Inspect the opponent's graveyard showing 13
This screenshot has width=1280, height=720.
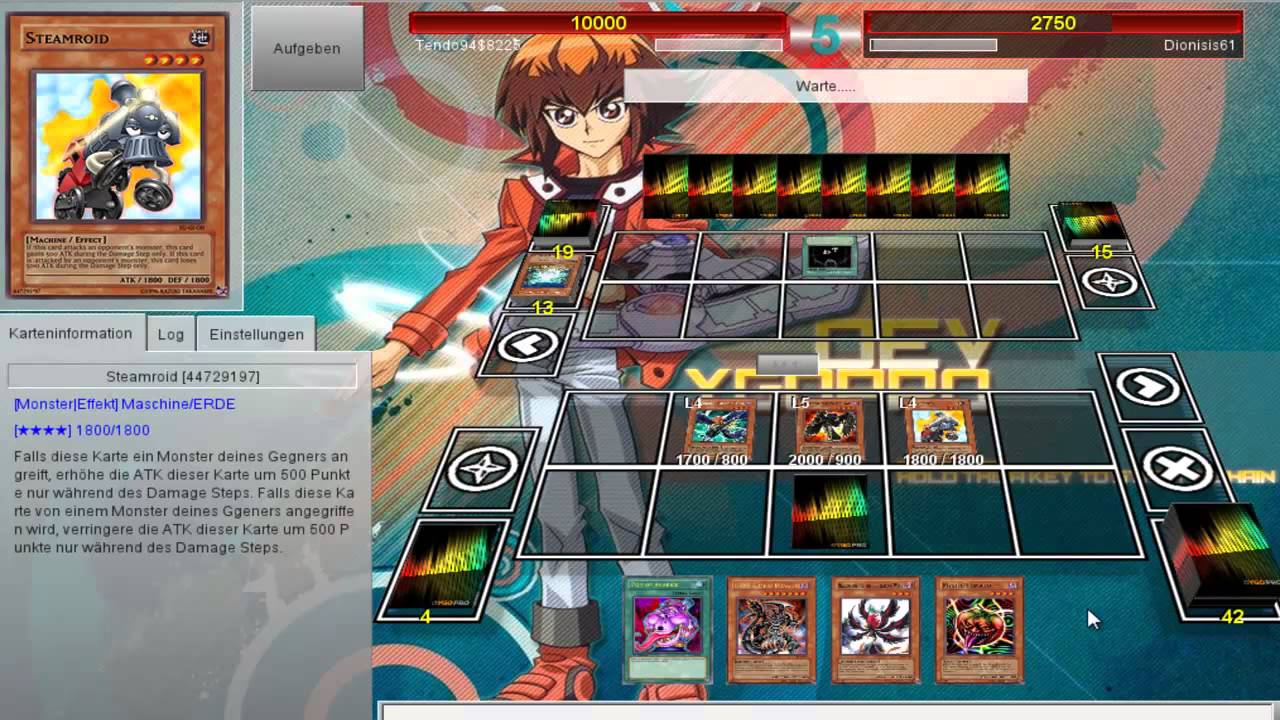pos(547,279)
